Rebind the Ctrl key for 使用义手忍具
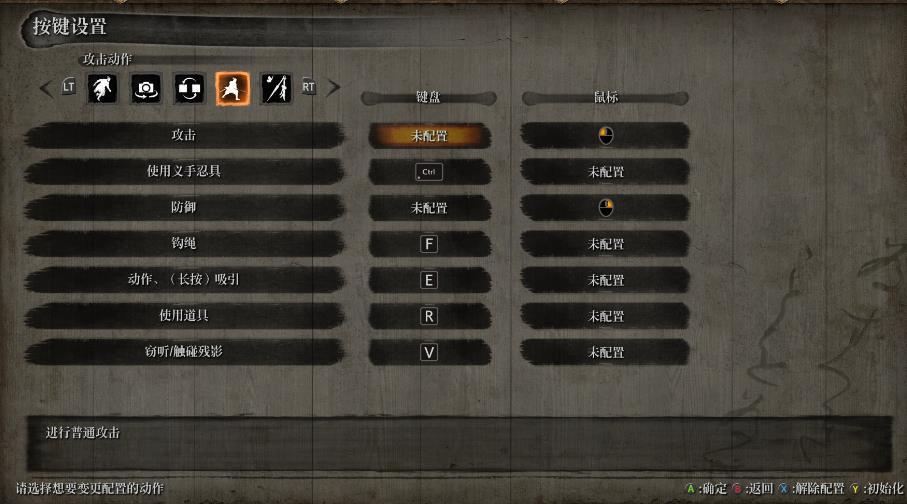The width and height of the screenshot is (907, 504). (x=429, y=172)
